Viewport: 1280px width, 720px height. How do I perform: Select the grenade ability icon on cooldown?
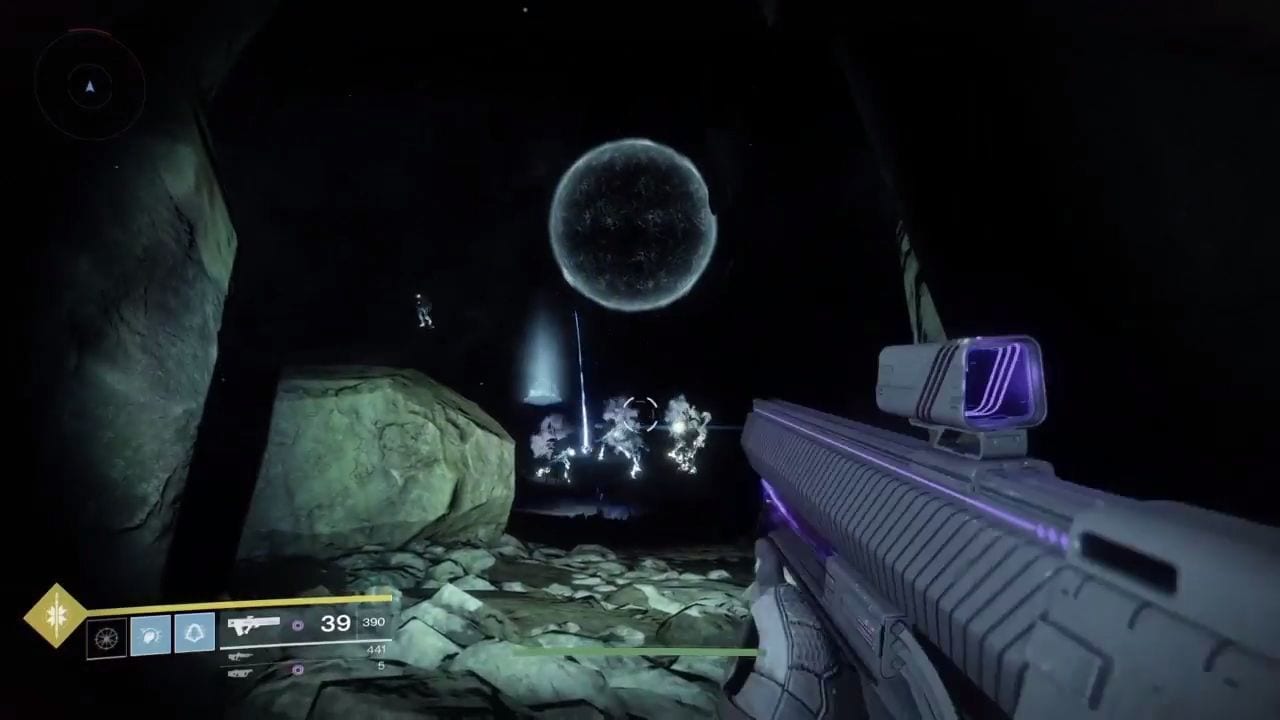(106, 637)
